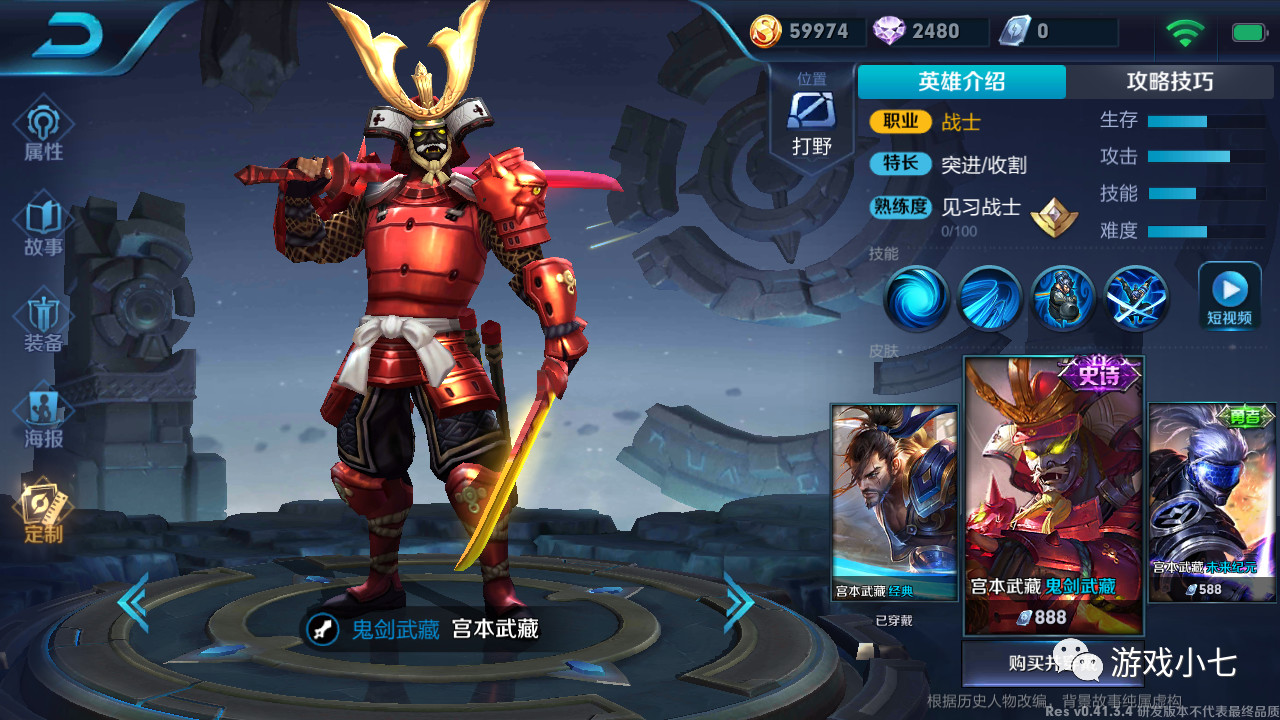Viewport: 1280px width, 720px height.
Task: Open the 故事 hero story panel
Action: 42,224
